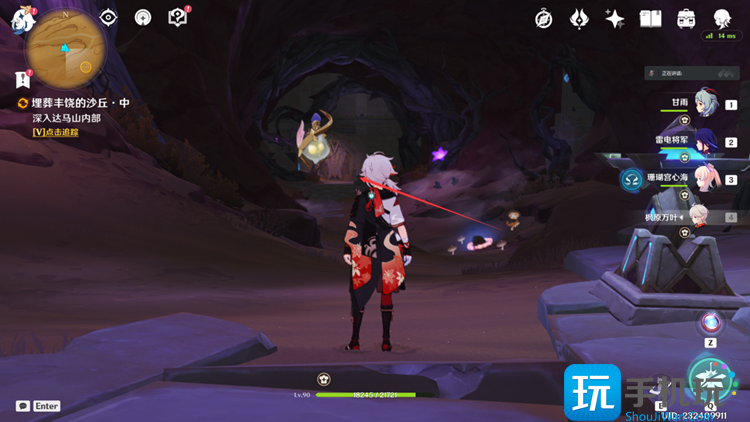
Task: Open the tutorial book with question mark
Action: (178, 17)
